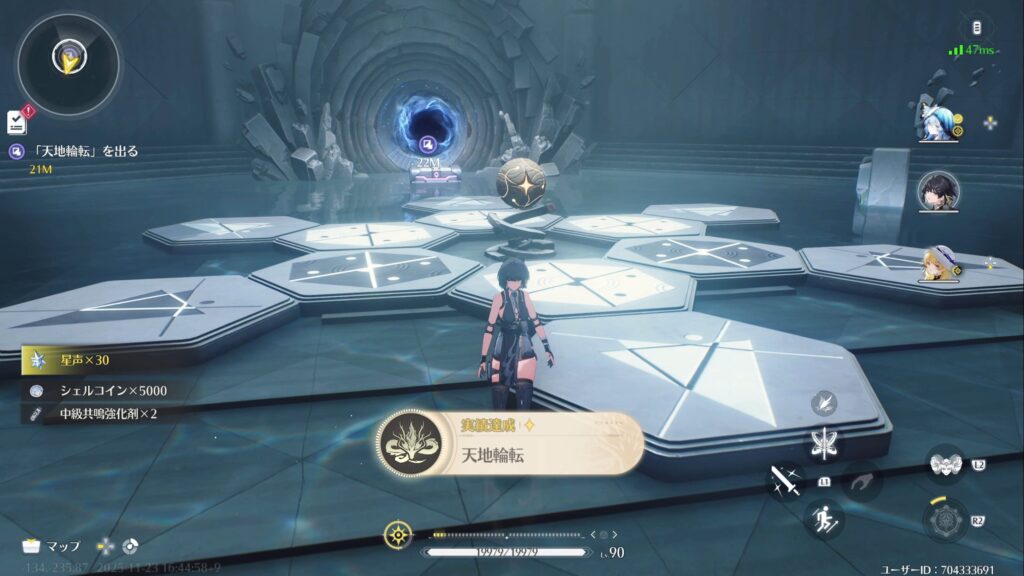1024x576 pixels.
Task: Activate the circular emblem resonance liberation
Action: click(x=944, y=520)
